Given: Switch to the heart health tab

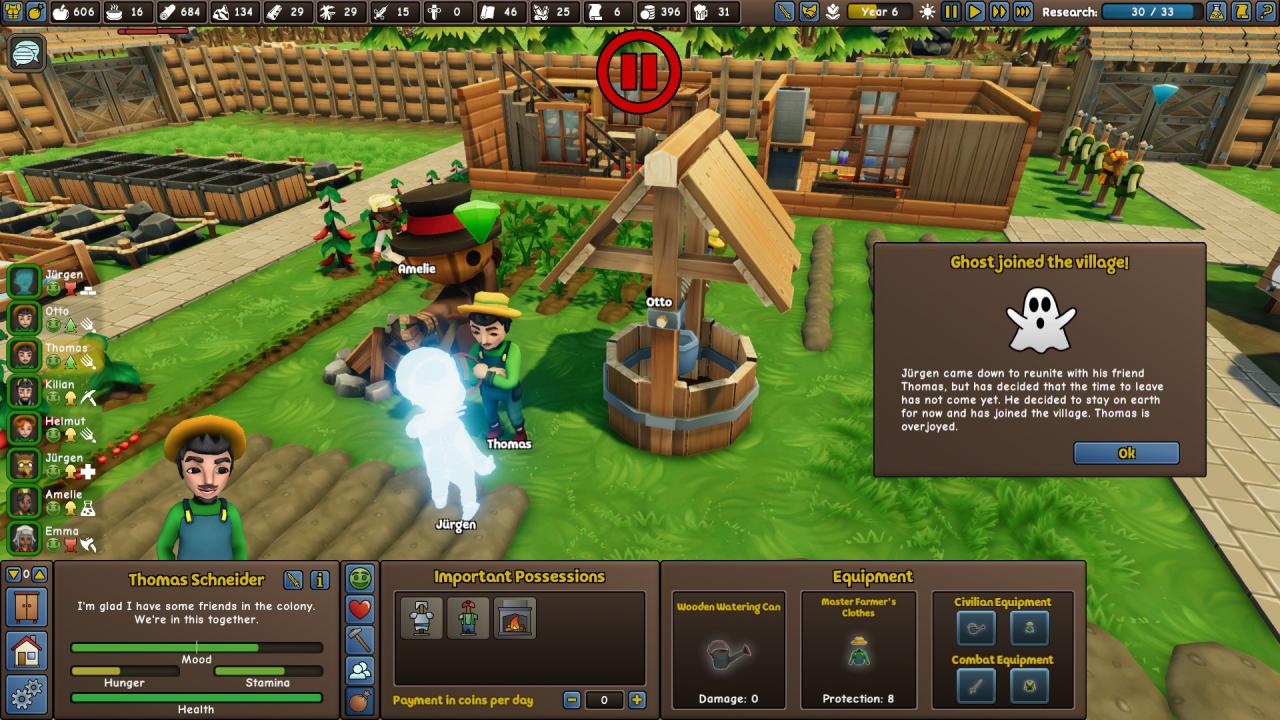Looking at the screenshot, I should (360, 609).
